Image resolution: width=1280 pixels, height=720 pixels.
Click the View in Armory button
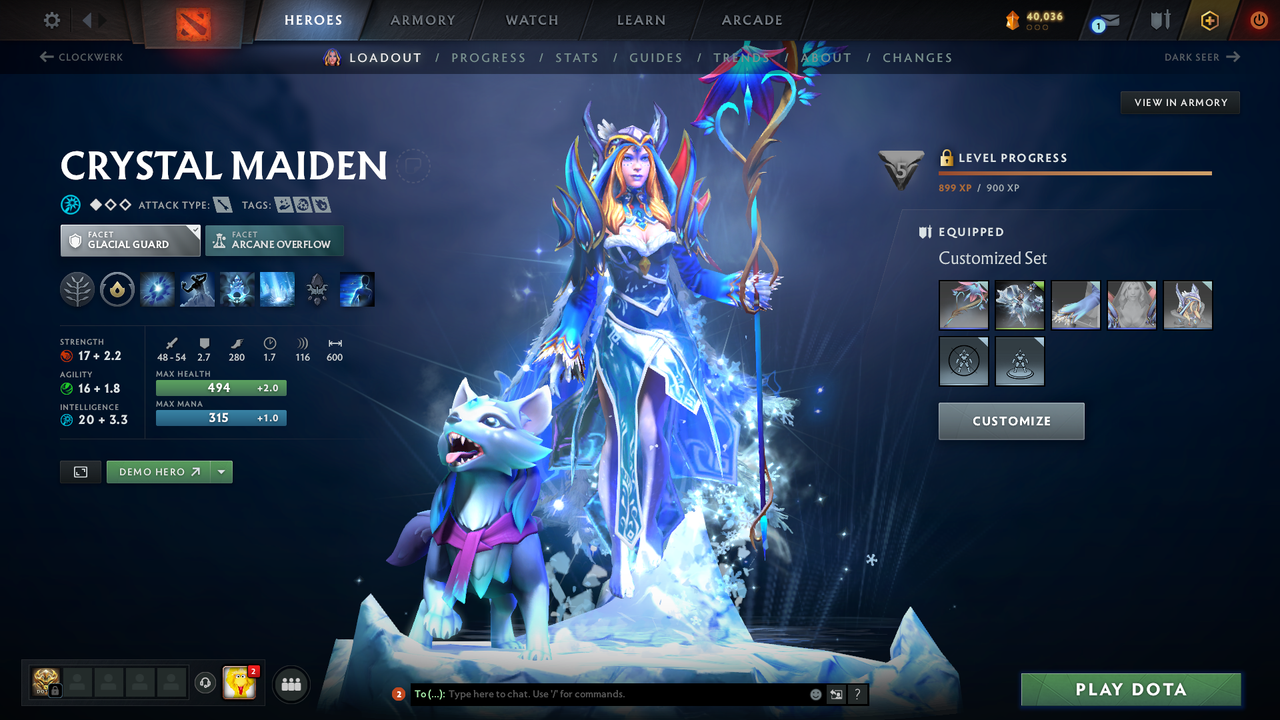(1179, 102)
